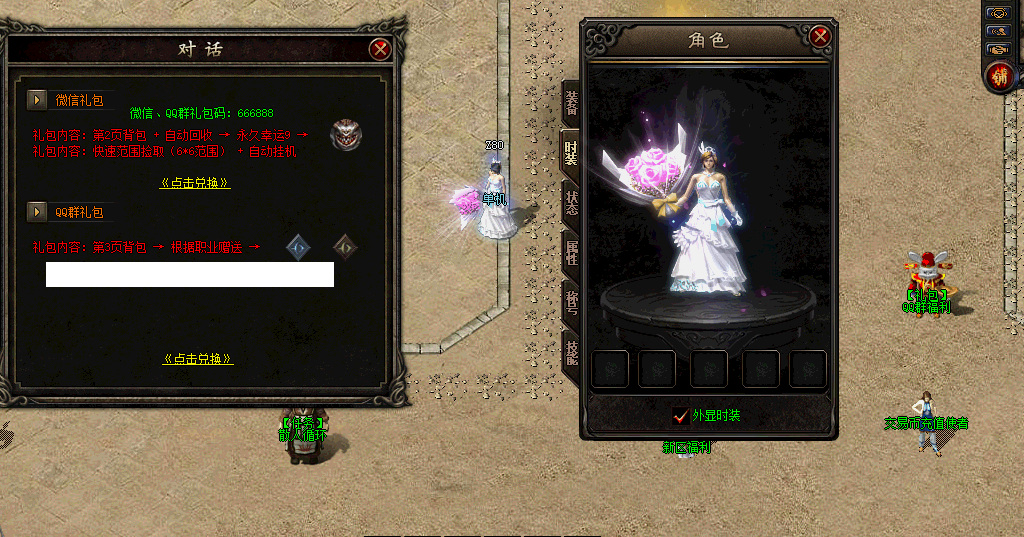Open the red 铺 shop button
This screenshot has width=1024, height=537.
(998, 76)
